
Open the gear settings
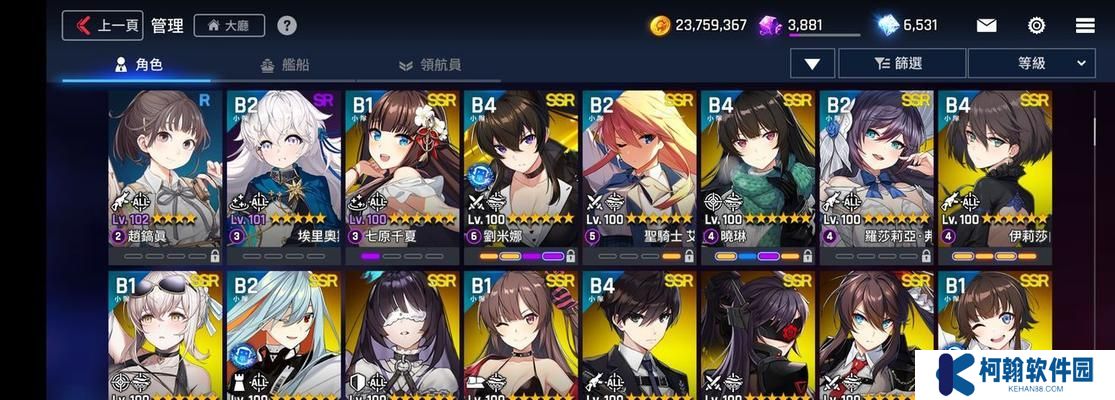click(1036, 25)
